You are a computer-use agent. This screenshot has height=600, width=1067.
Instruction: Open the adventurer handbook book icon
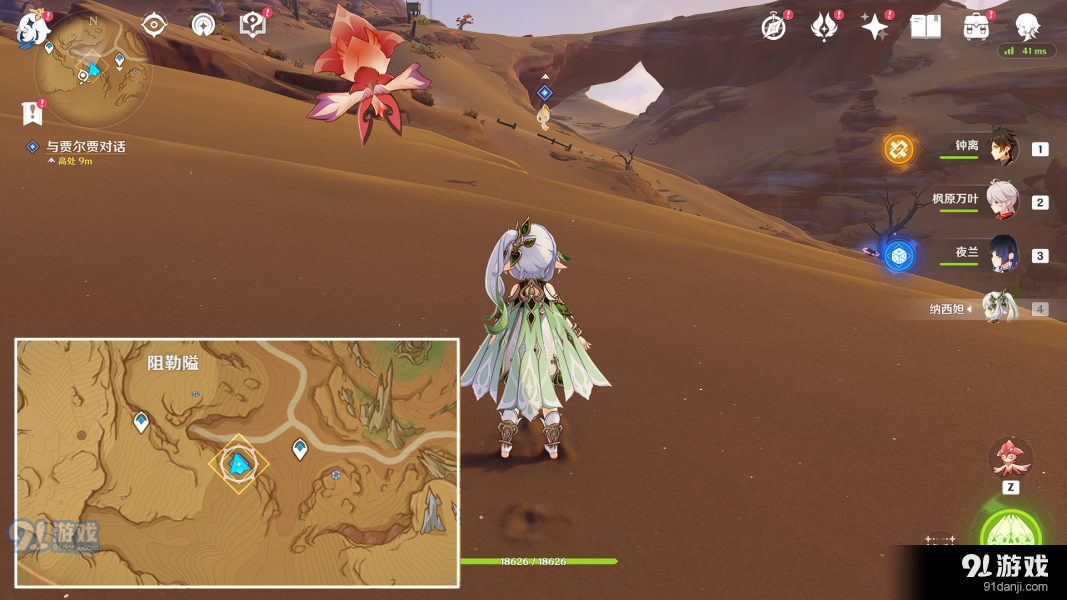pyautogui.click(x=925, y=27)
